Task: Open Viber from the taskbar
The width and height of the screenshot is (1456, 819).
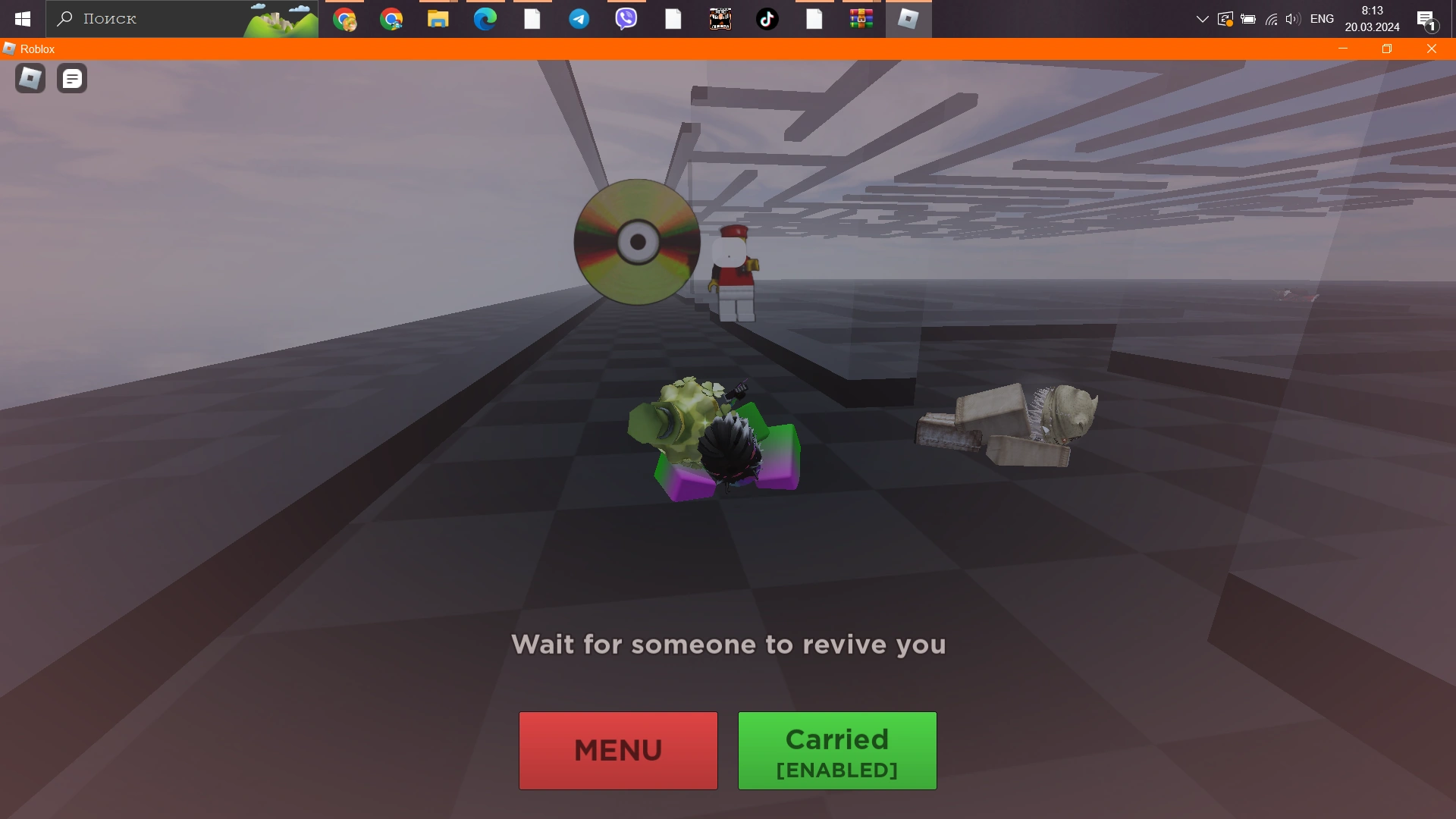Action: coord(626,19)
